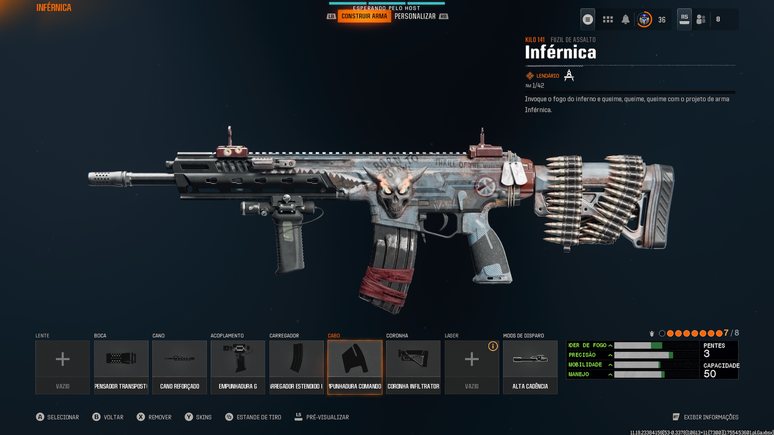Choose the Boca muzzle attachment slot
The width and height of the screenshot is (774, 435).
tap(121, 366)
